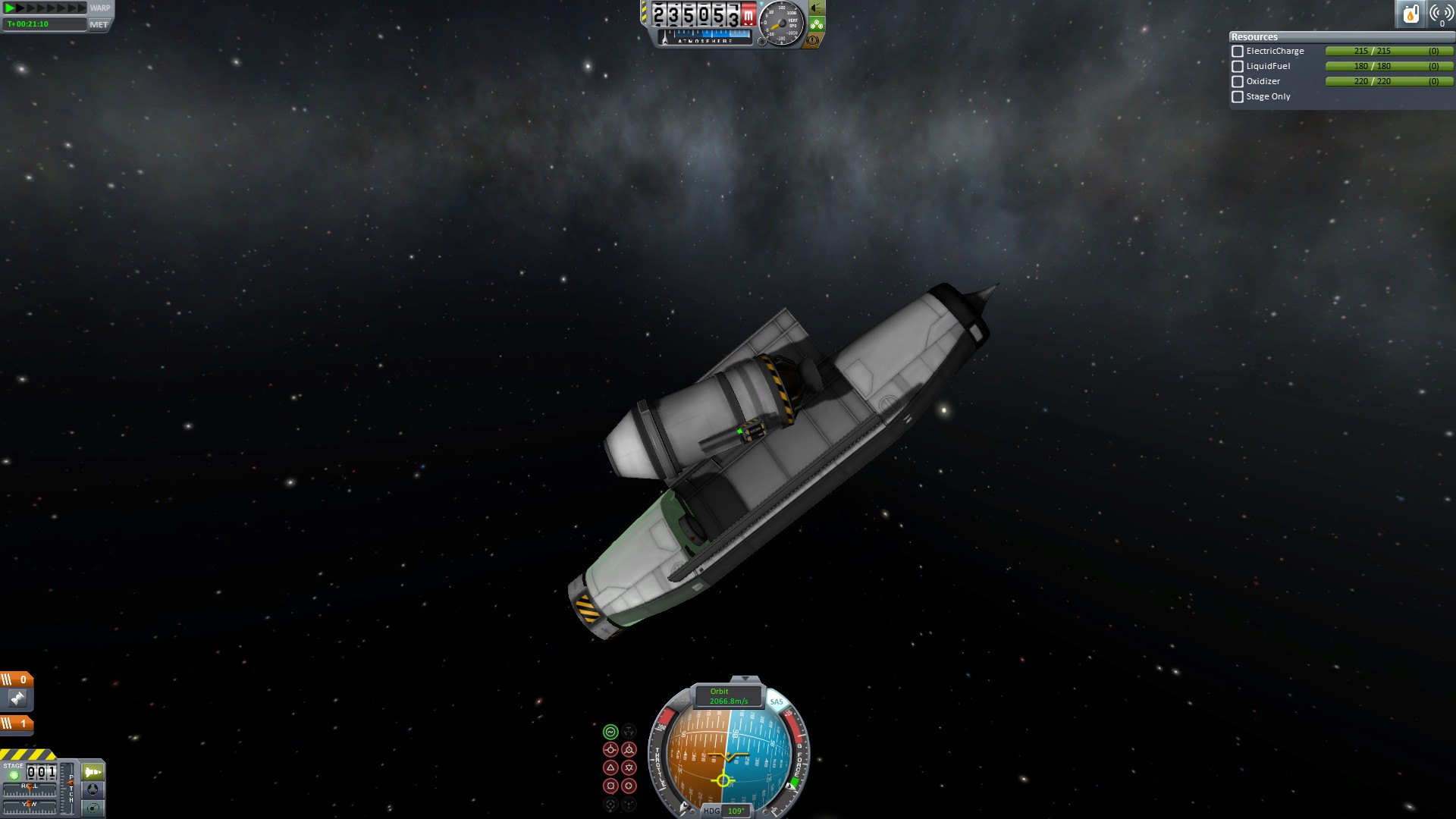
Task: Toggle the resources panel fuel icon
Action: 1410,14
